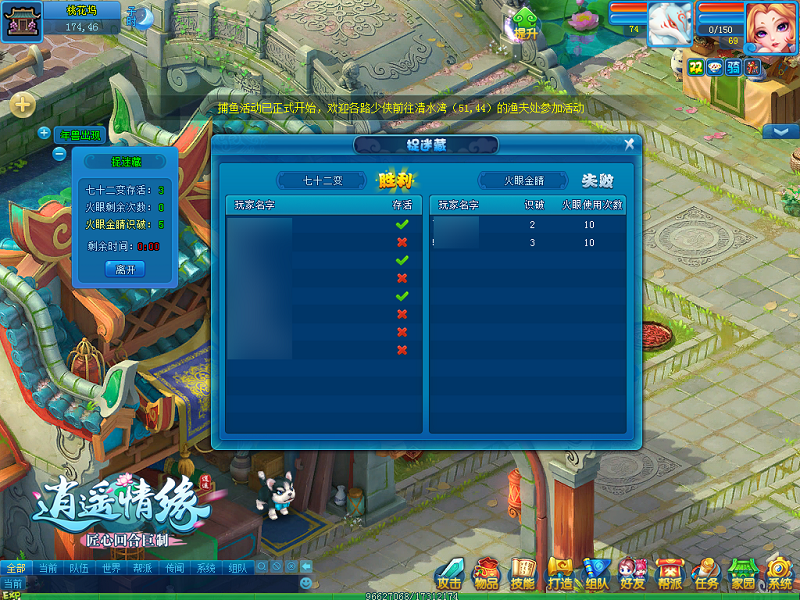This screenshot has height=600, width=800.
Task: Open the 桃花坞 map building icon
Action: 21,20
